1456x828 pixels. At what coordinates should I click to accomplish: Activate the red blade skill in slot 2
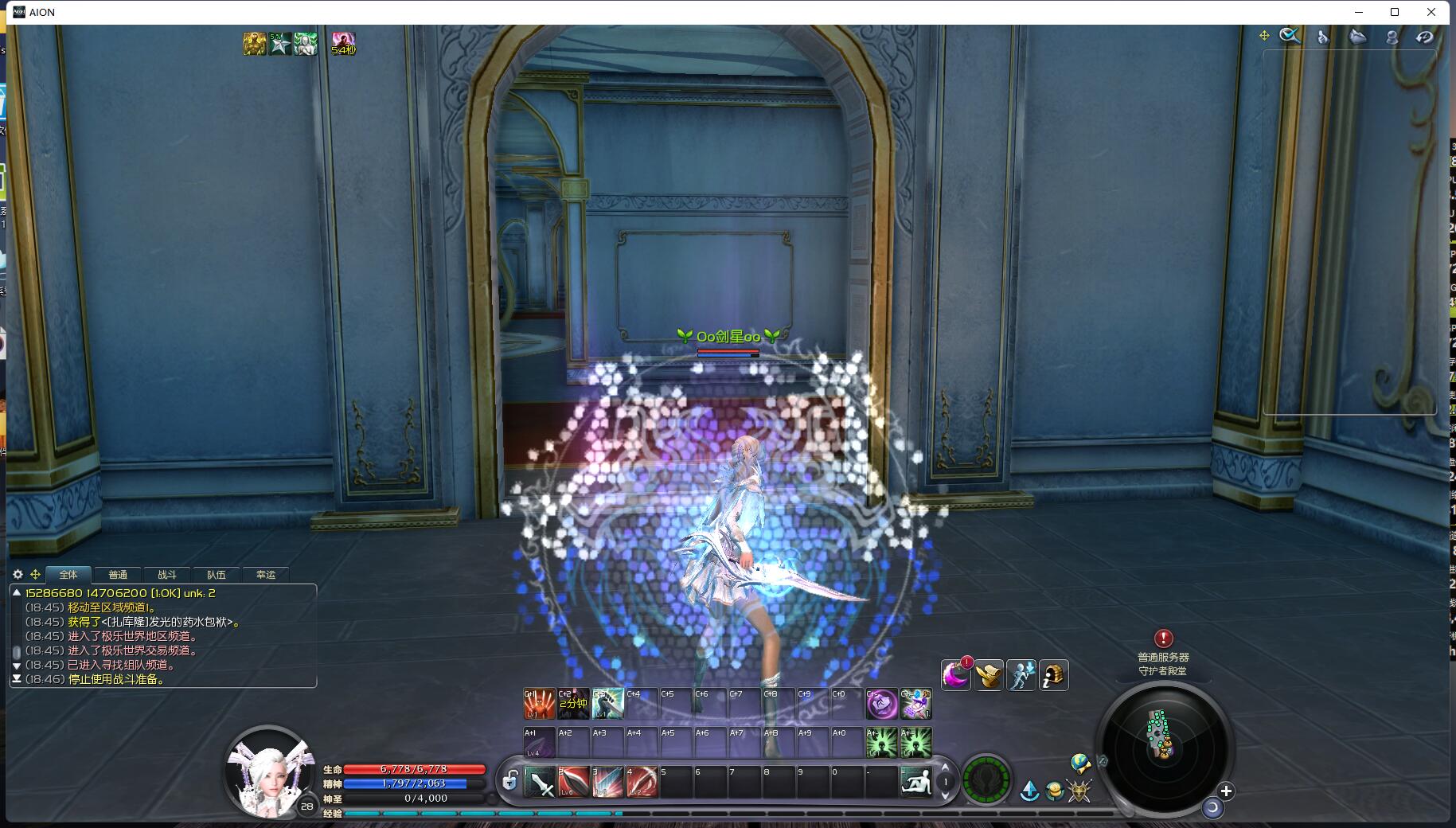[x=573, y=782]
